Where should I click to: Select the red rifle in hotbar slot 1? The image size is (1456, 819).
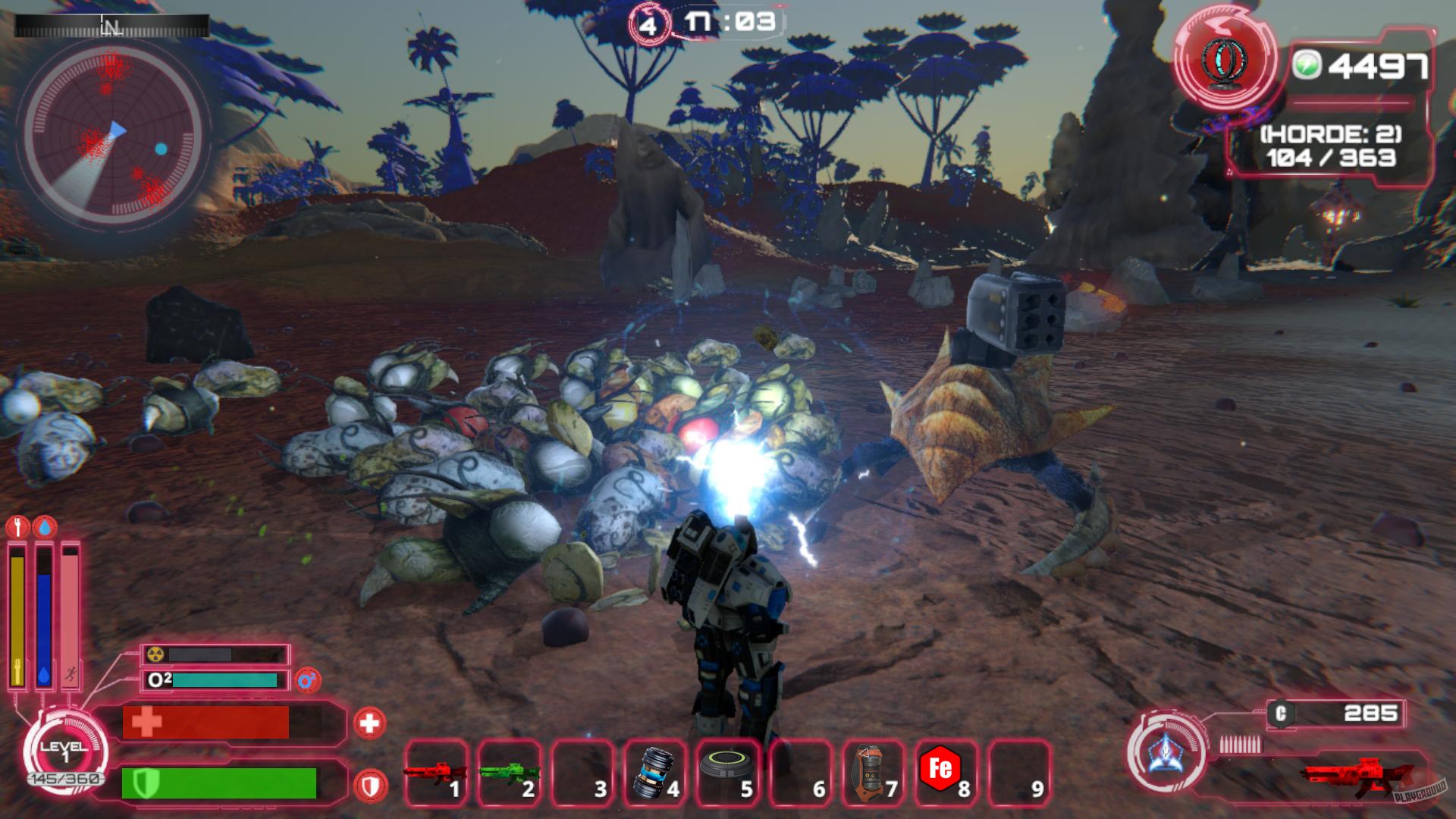(x=435, y=773)
